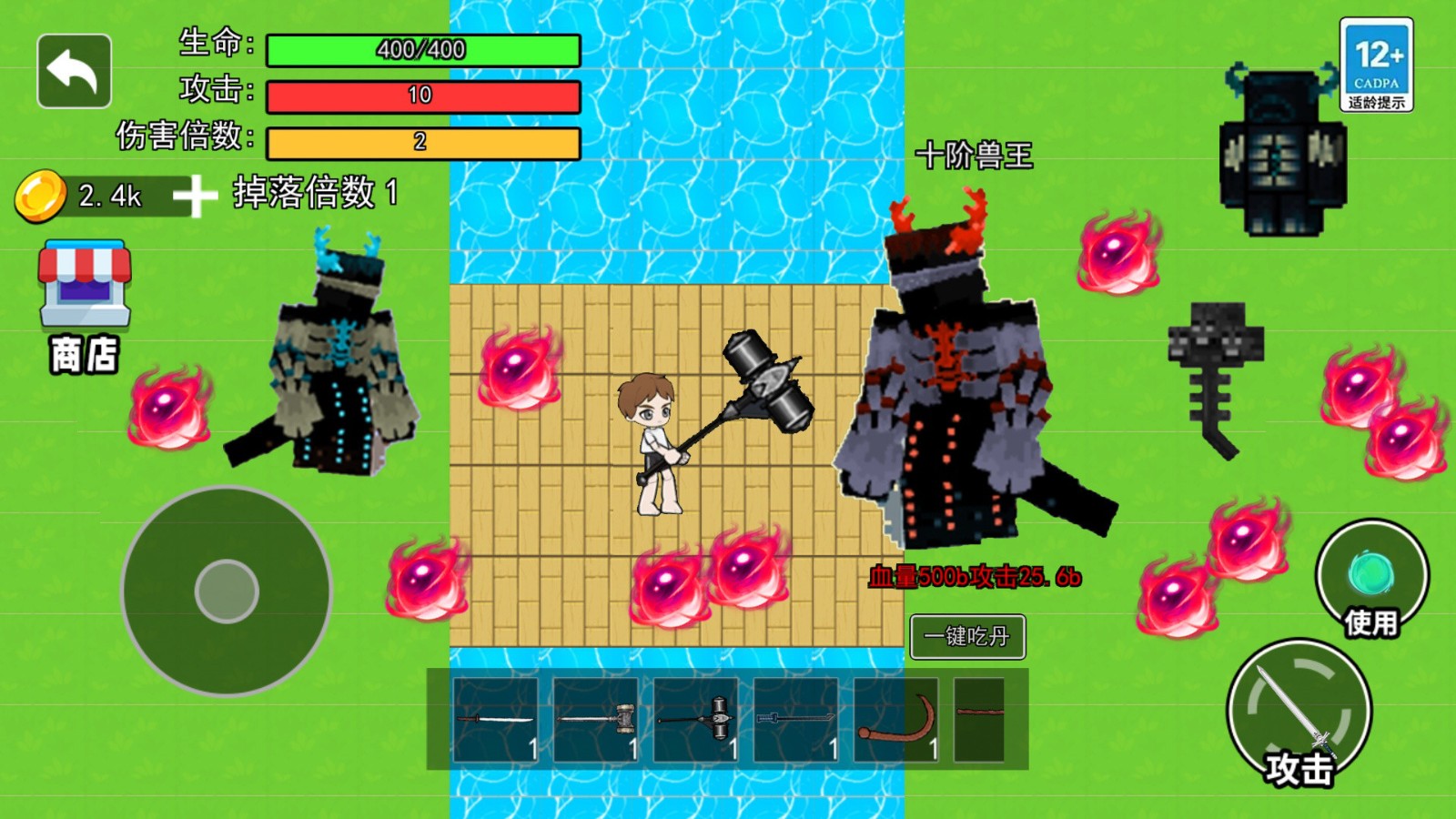The image size is (1456, 819).
Task: Tap the virtual joystick knob
Action: [x=227, y=591]
